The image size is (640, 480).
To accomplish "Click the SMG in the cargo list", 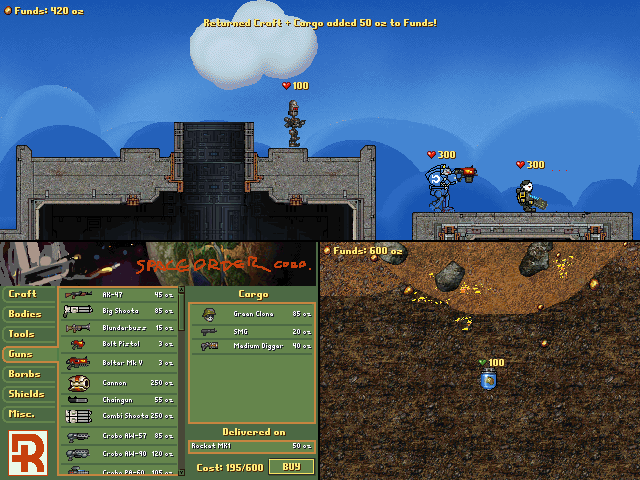I will click(252, 330).
